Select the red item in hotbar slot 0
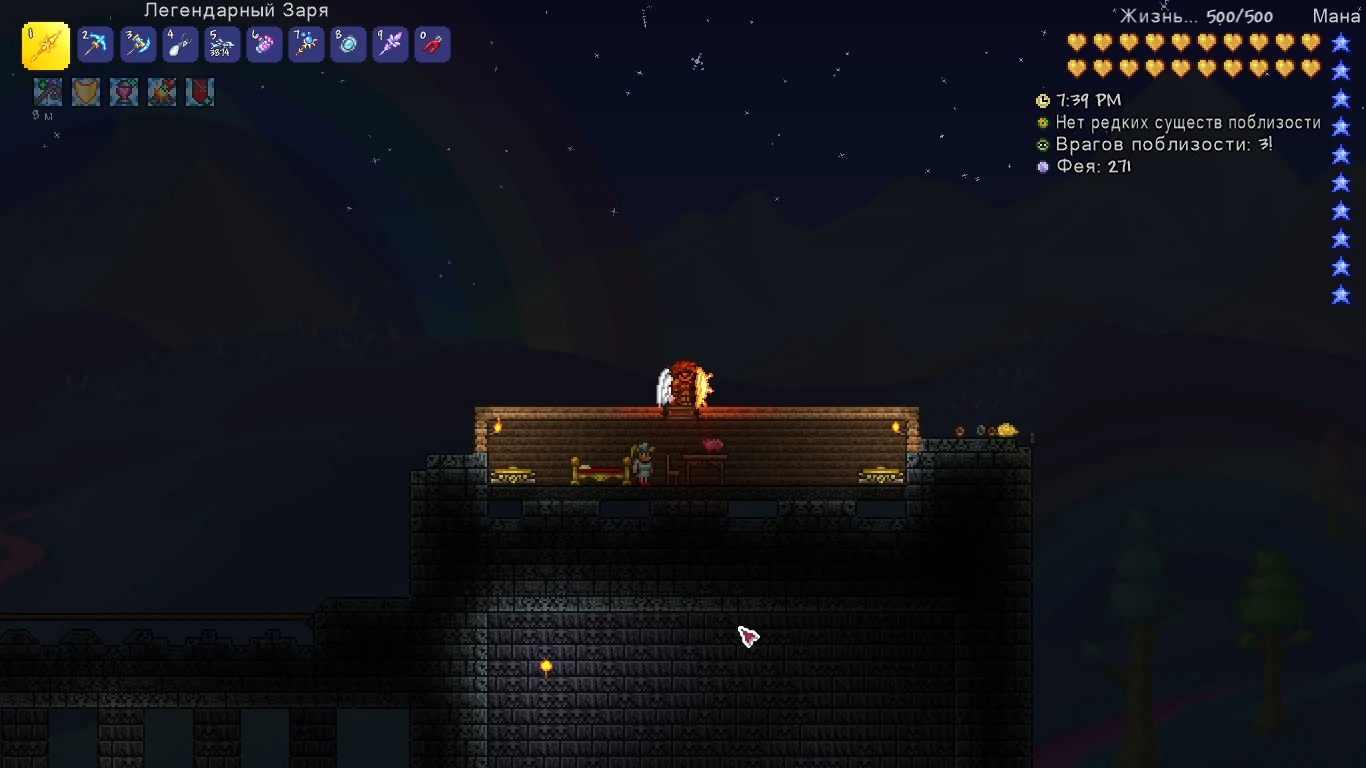Viewport: 1366px width, 768px height. (x=432, y=45)
